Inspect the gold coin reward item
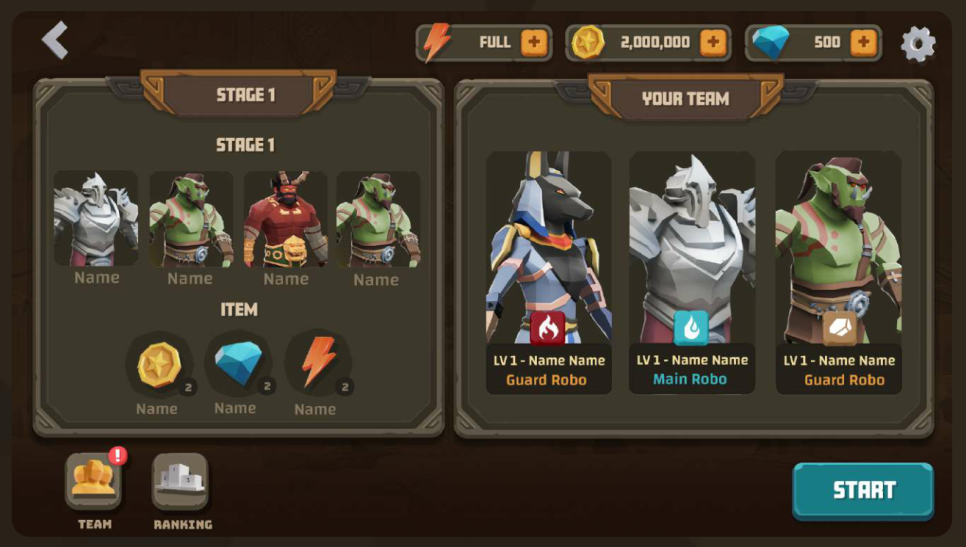The image size is (966, 547). point(158,365)
